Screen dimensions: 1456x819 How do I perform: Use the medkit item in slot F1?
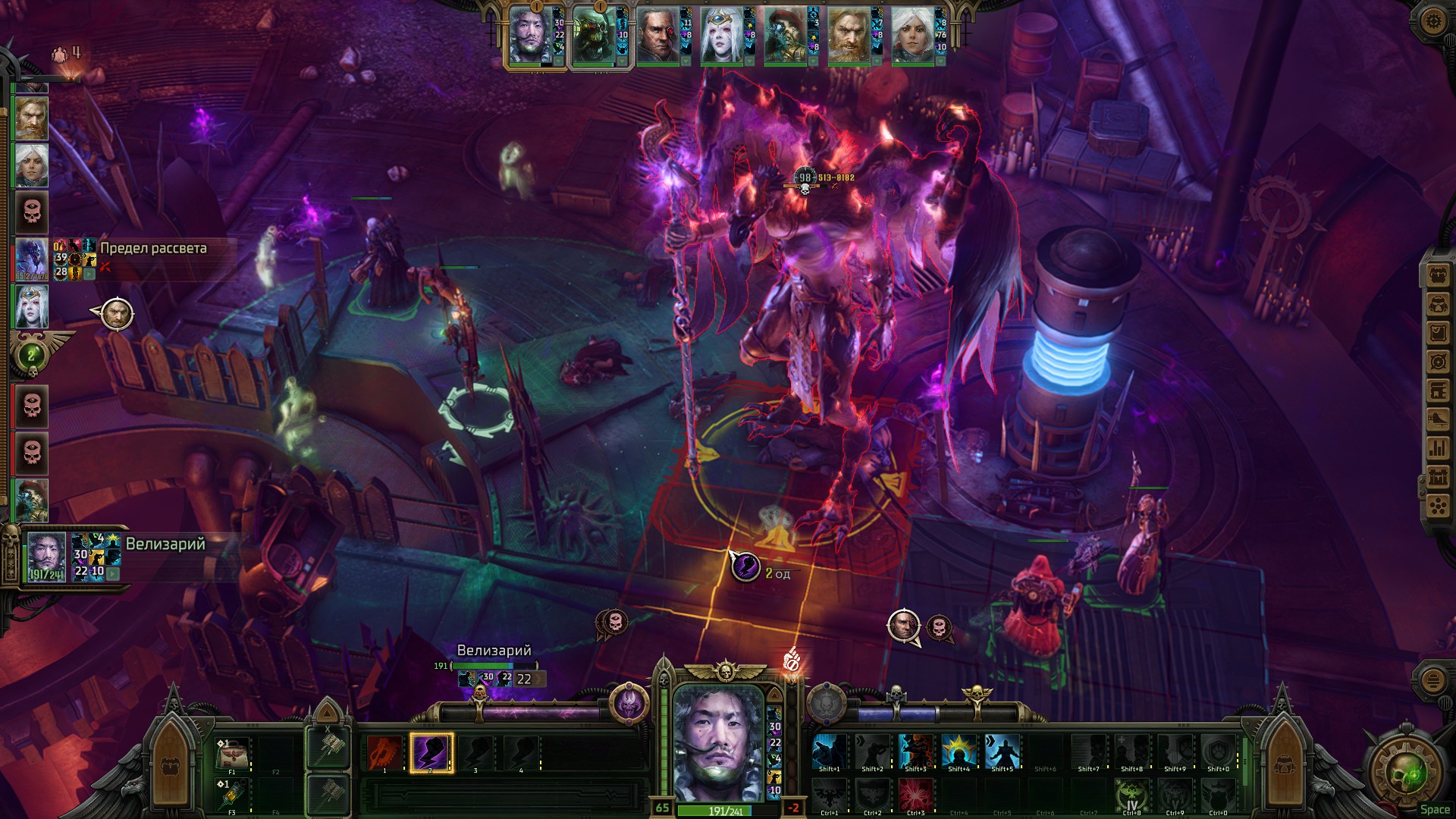click(x=231, y=754)
